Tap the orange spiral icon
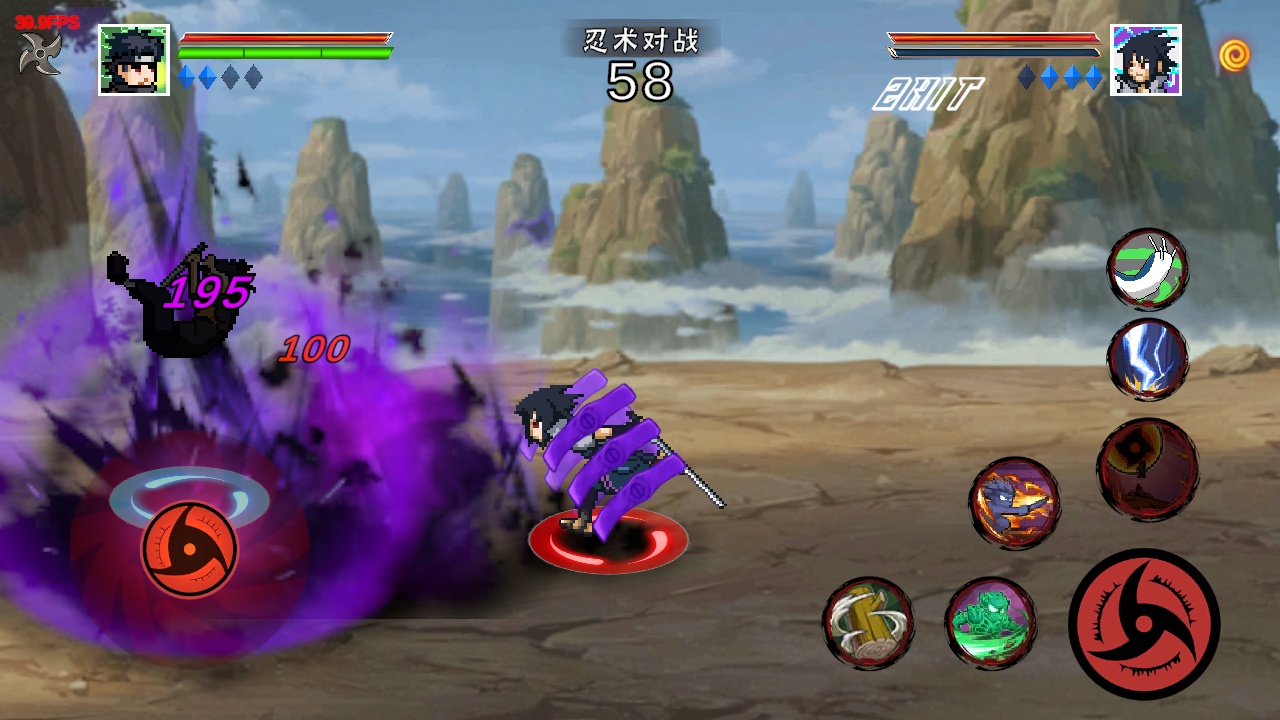This screenshot has width=1280, height=720. point(1234,55)
